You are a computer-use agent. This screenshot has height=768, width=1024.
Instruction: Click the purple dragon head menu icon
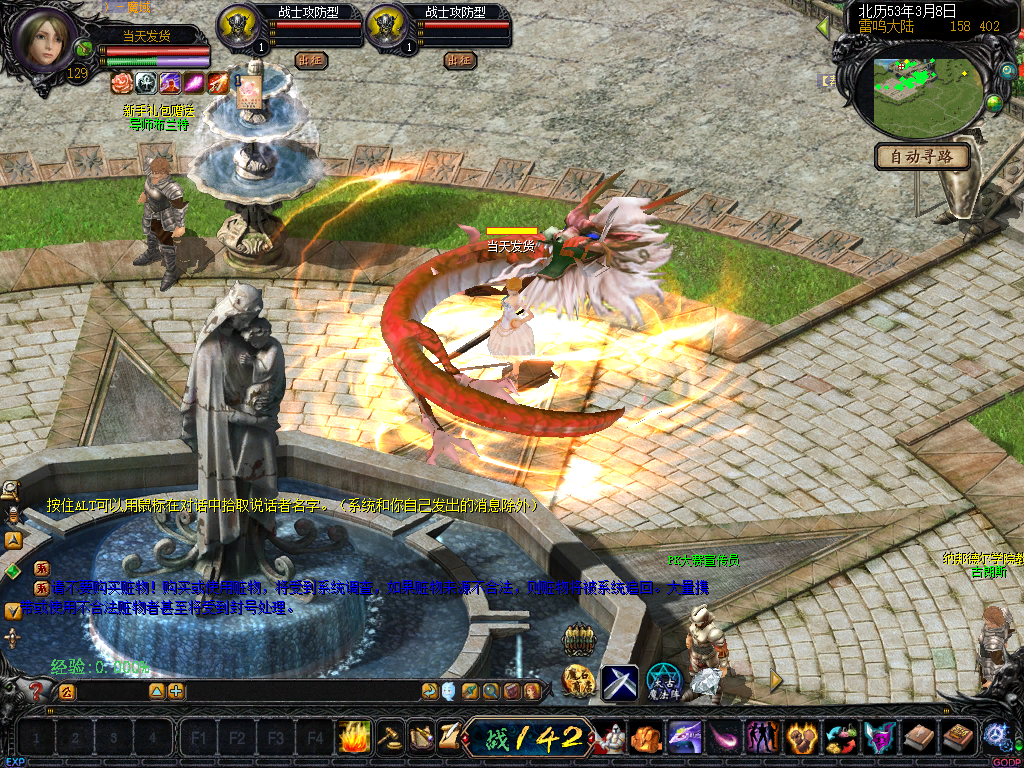[x=880, y=738]
